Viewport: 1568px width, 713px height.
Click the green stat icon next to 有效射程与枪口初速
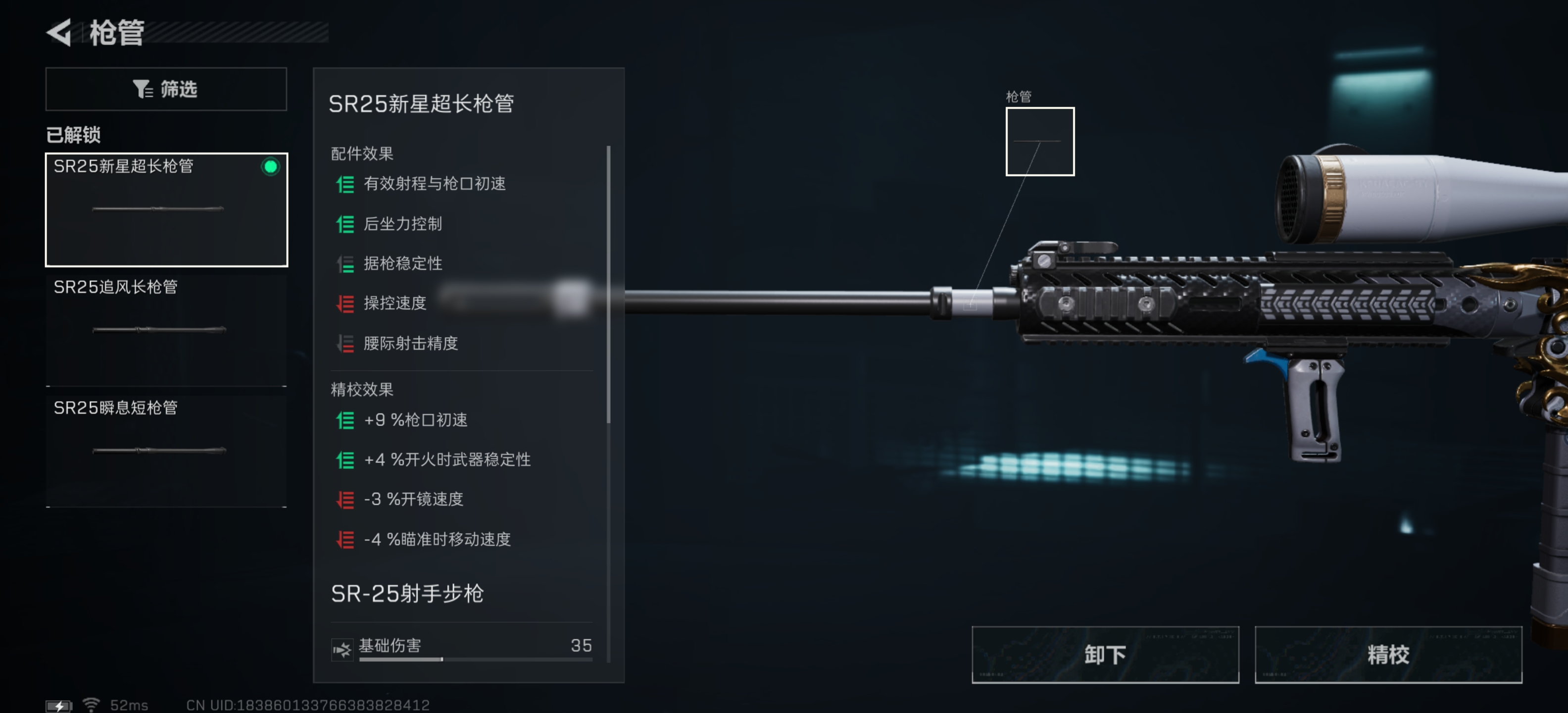346,184
